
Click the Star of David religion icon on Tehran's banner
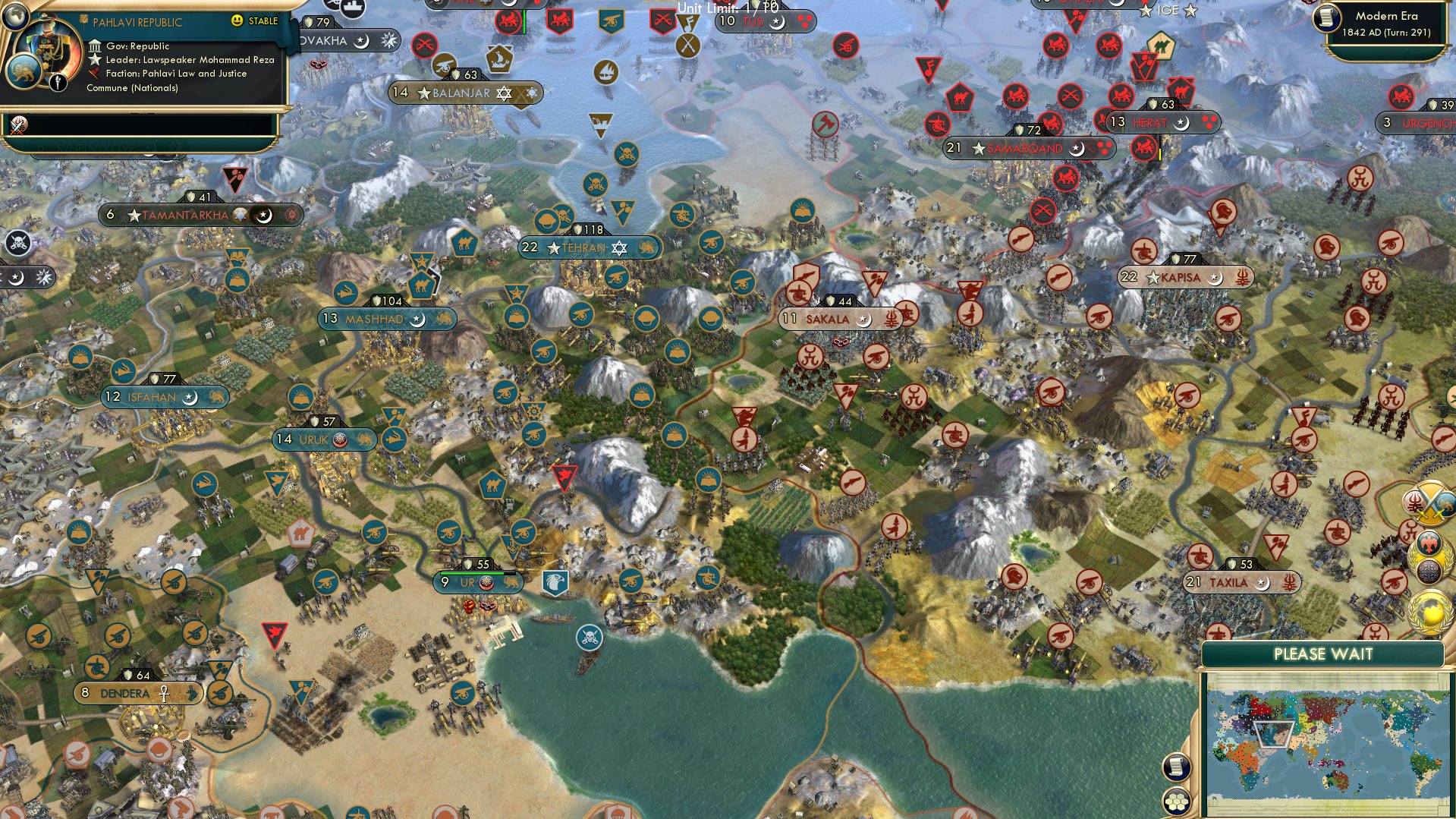click(620, 247)
